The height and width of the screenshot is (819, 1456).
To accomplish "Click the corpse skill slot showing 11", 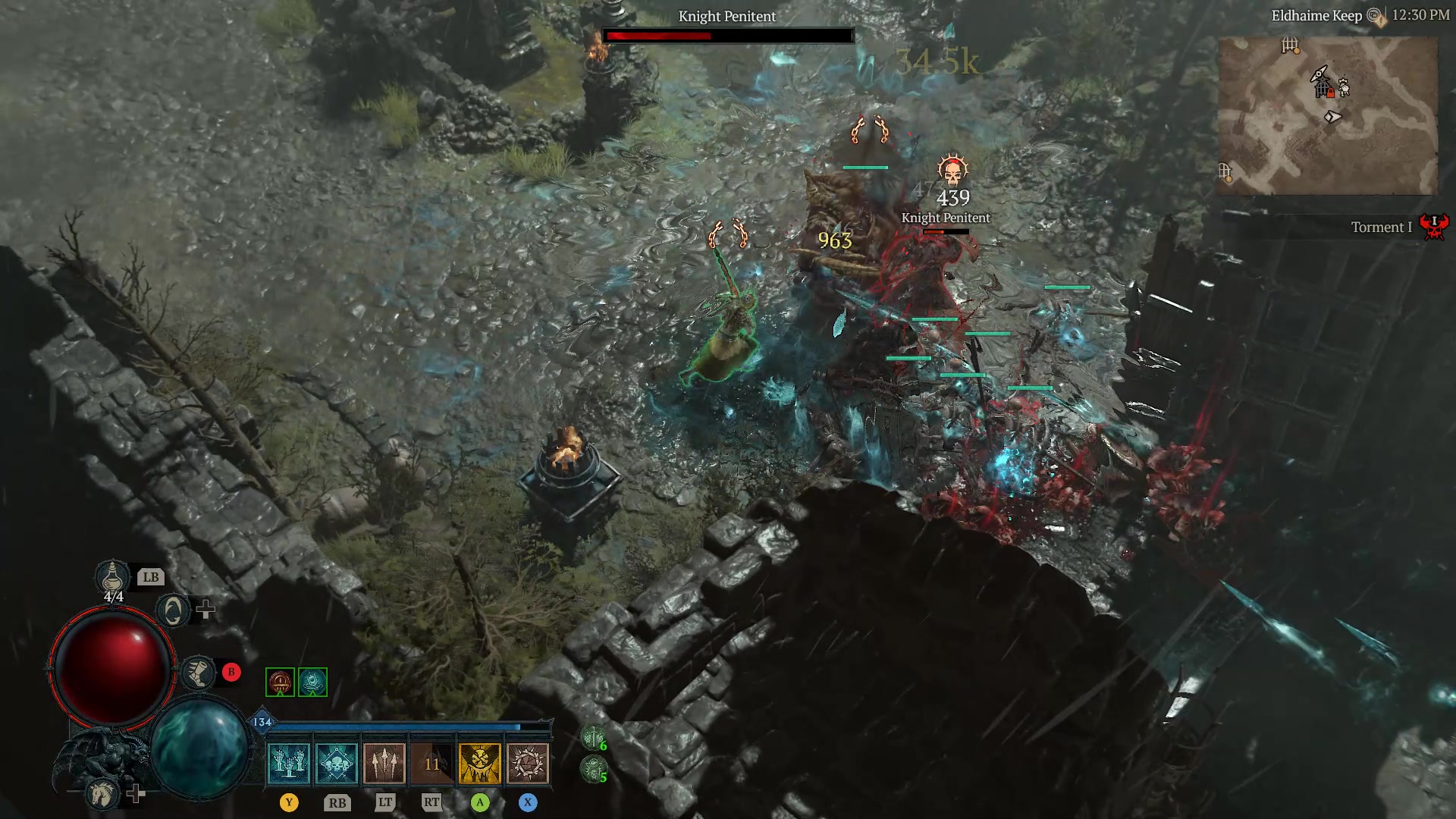I will click(x=434, y=763).
